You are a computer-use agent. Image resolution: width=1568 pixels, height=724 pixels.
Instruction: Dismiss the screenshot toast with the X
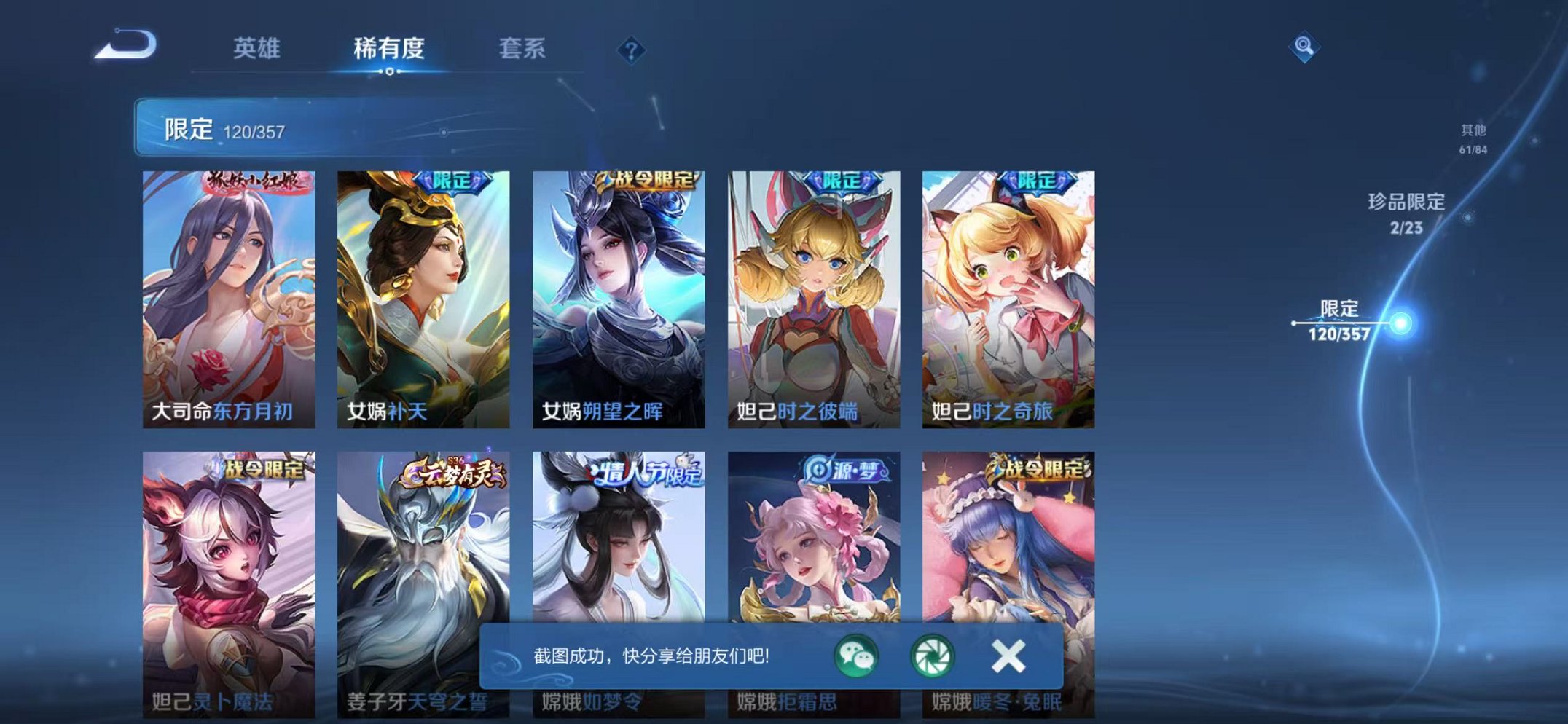[1007, 655]
